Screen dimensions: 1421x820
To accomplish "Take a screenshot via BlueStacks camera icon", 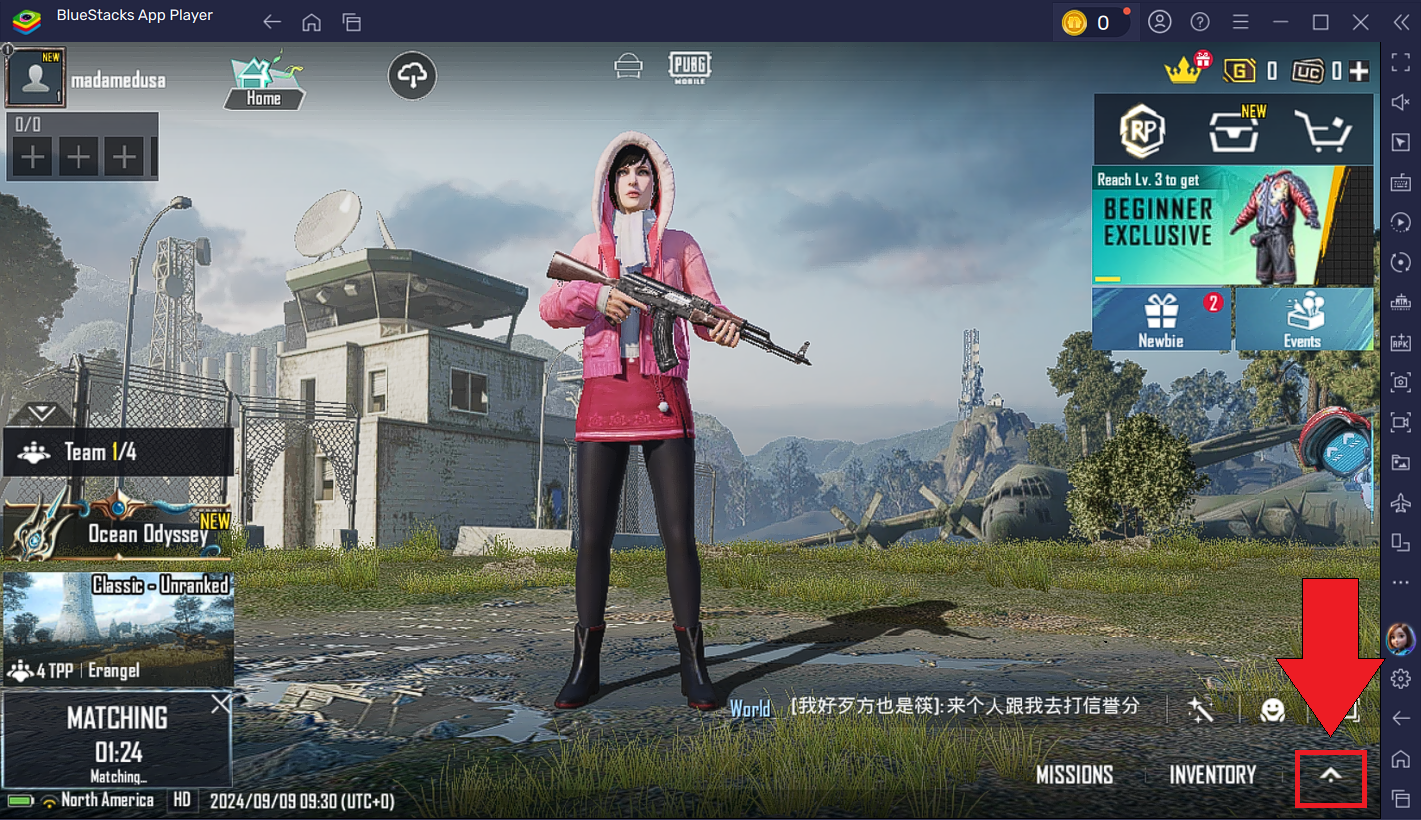I will click(x=1401, y=383).
